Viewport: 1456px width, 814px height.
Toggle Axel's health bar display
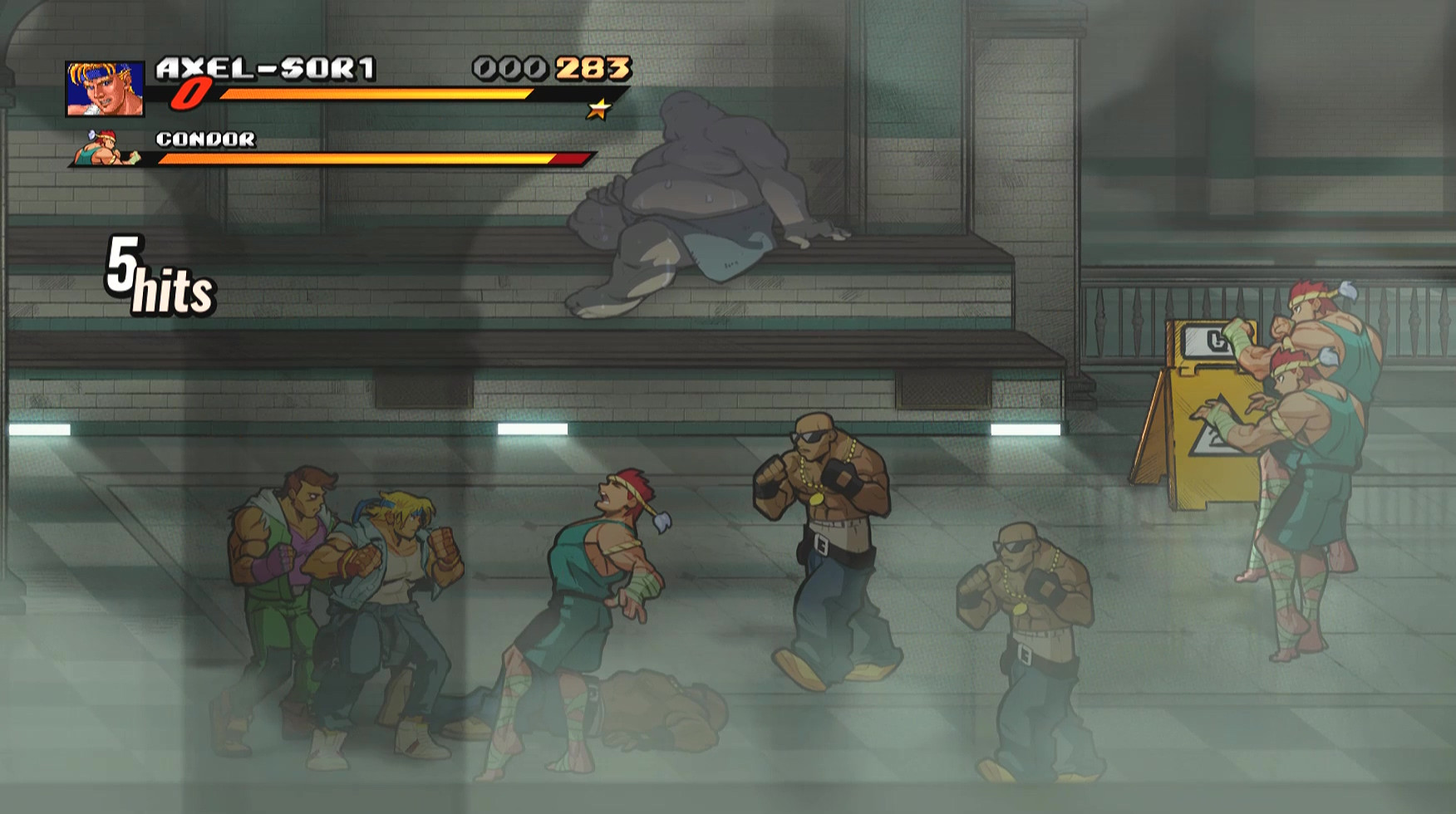click(374, 94)
